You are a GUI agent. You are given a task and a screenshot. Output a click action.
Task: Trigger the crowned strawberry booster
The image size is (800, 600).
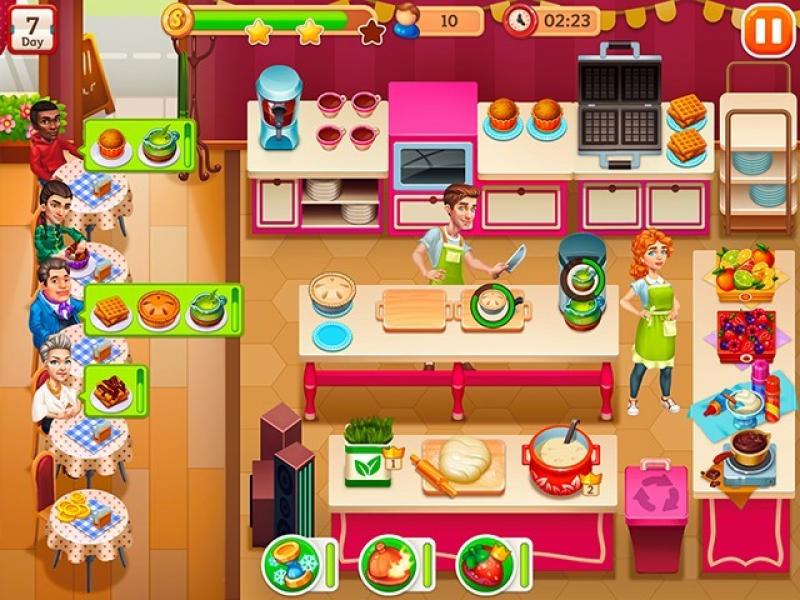point(484,566)
